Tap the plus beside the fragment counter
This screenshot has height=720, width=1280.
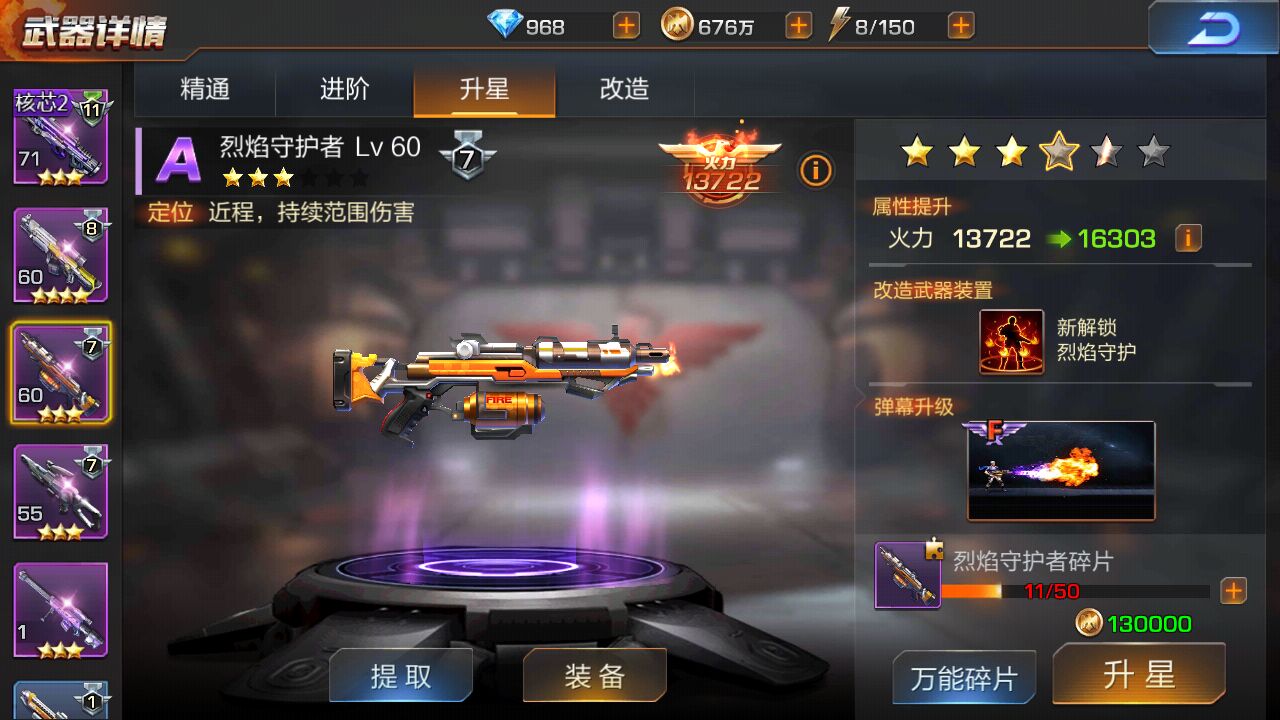1232,591
